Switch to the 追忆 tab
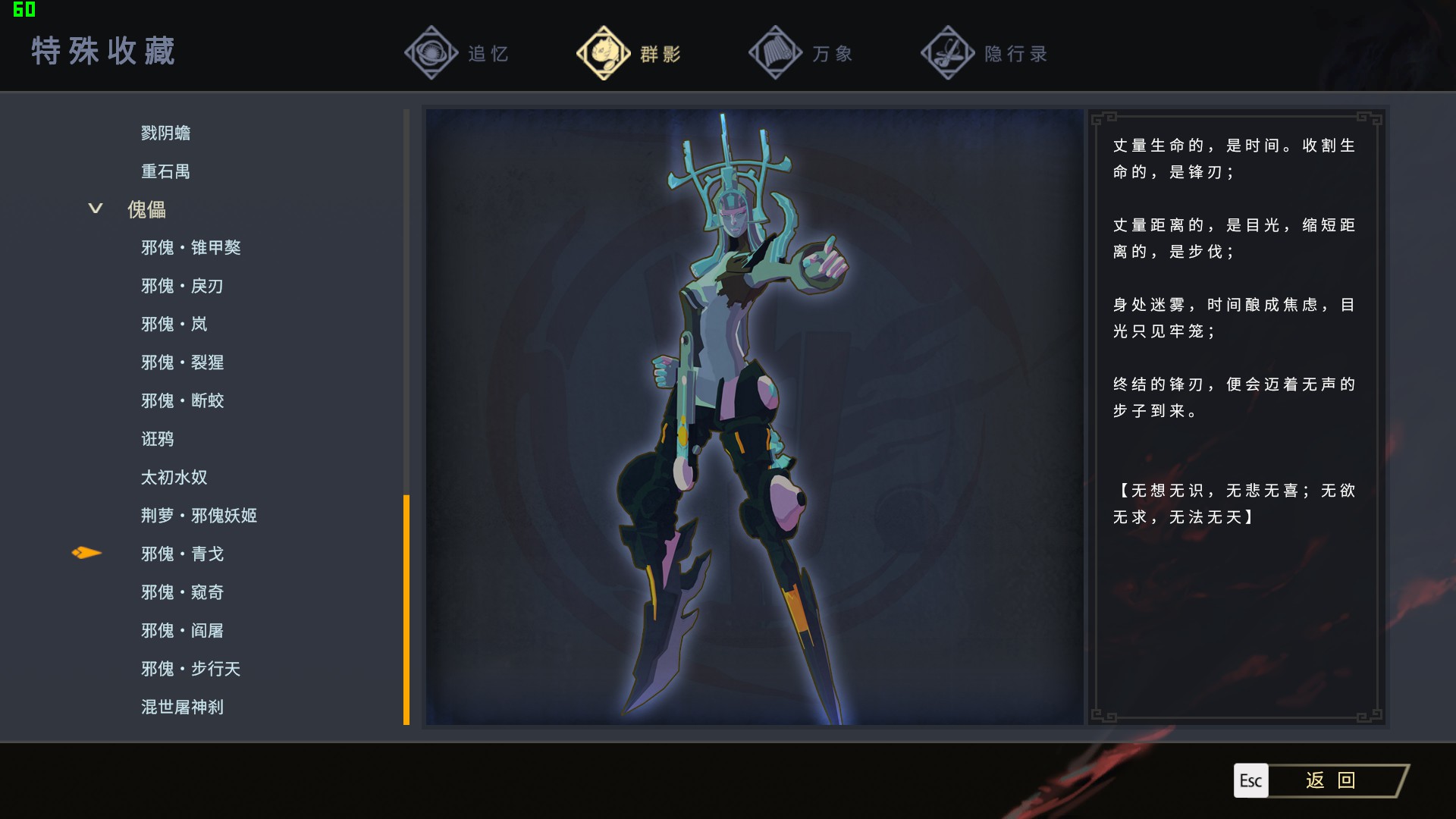Viewport: 1456px width, 819px height. pyautogui.click(x=457, y=53)
